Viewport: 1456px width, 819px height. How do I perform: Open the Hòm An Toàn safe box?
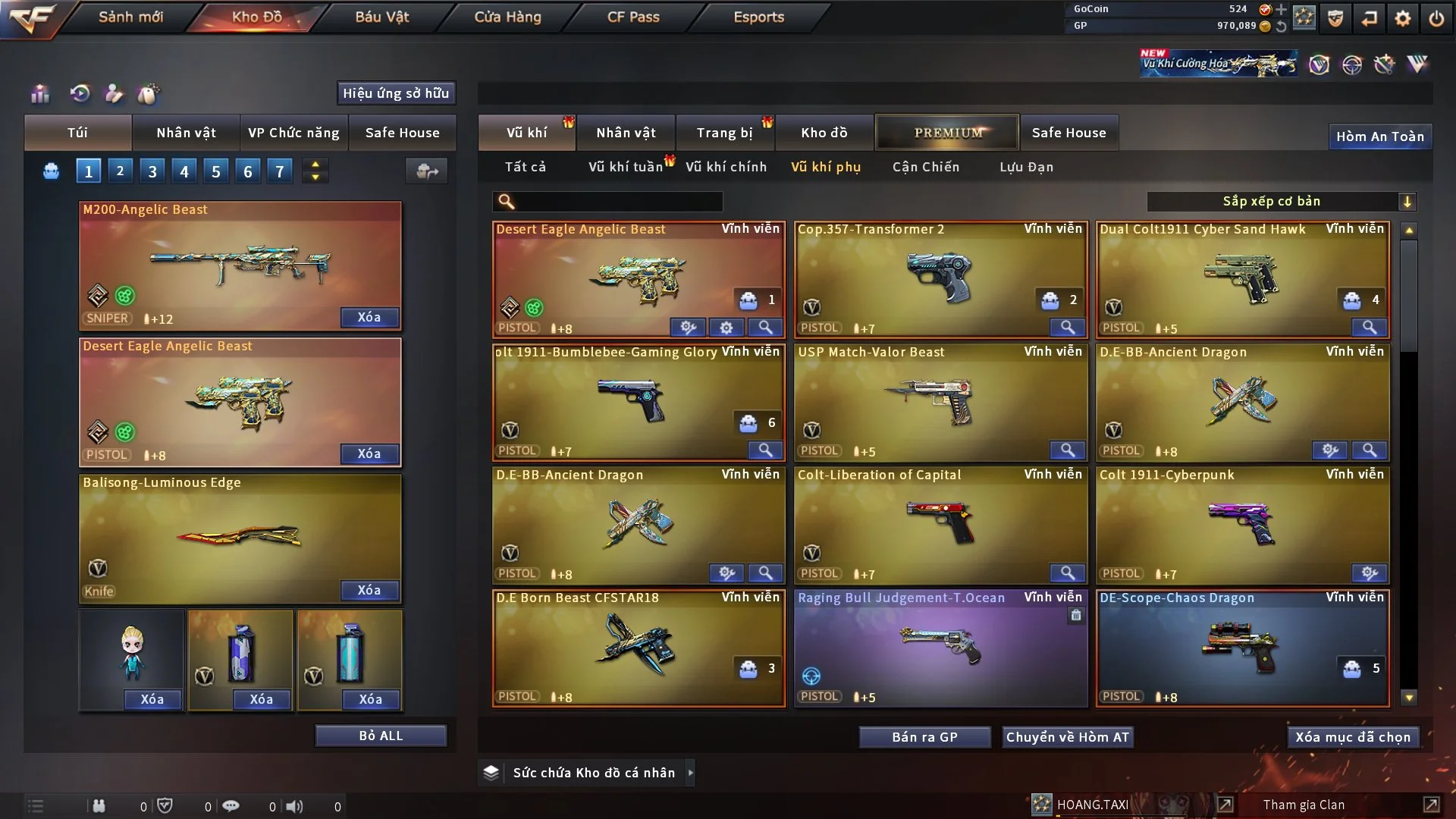pyautogui.click(x=1379, y=136)
